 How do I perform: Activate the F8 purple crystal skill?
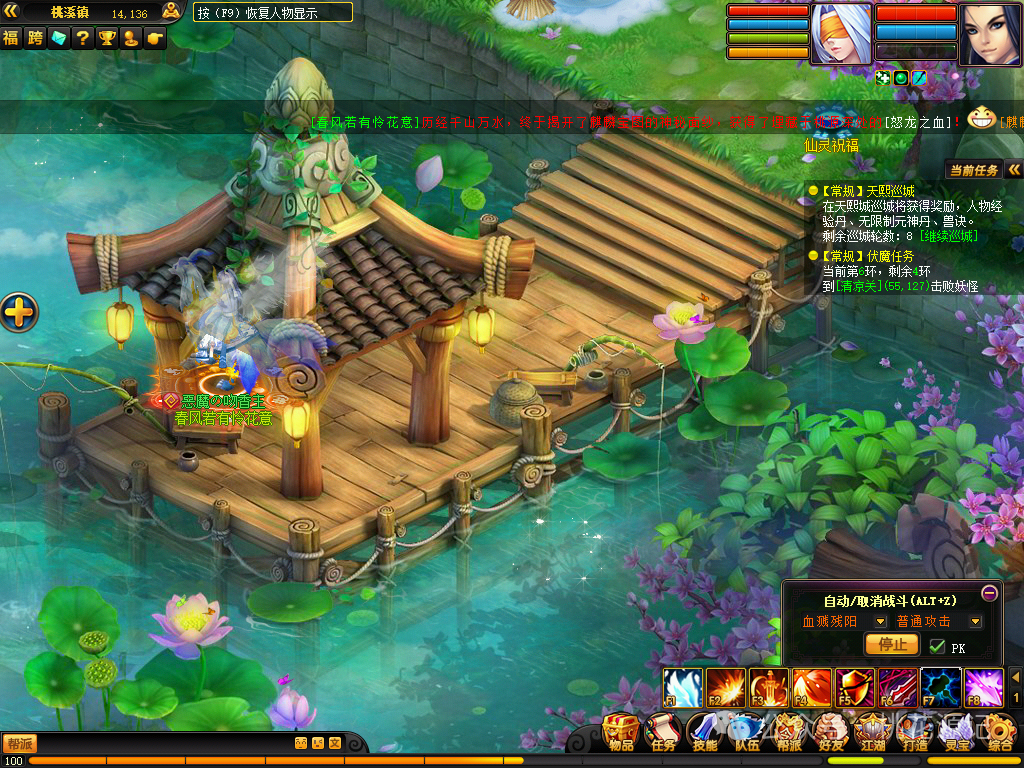(984, 687)
